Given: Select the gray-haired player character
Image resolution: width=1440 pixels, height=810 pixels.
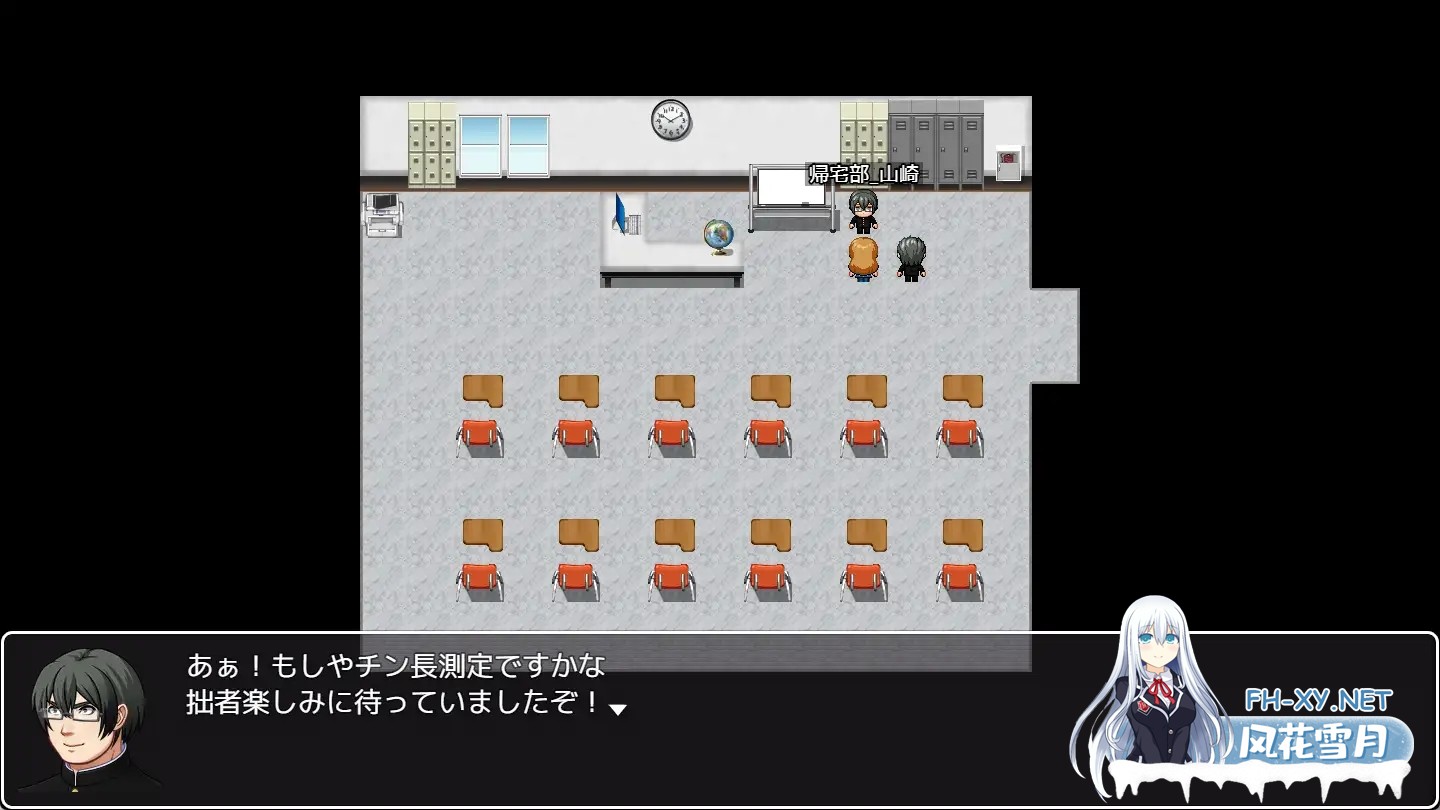Looking at the screenshot, I should [x=910, y=260].
